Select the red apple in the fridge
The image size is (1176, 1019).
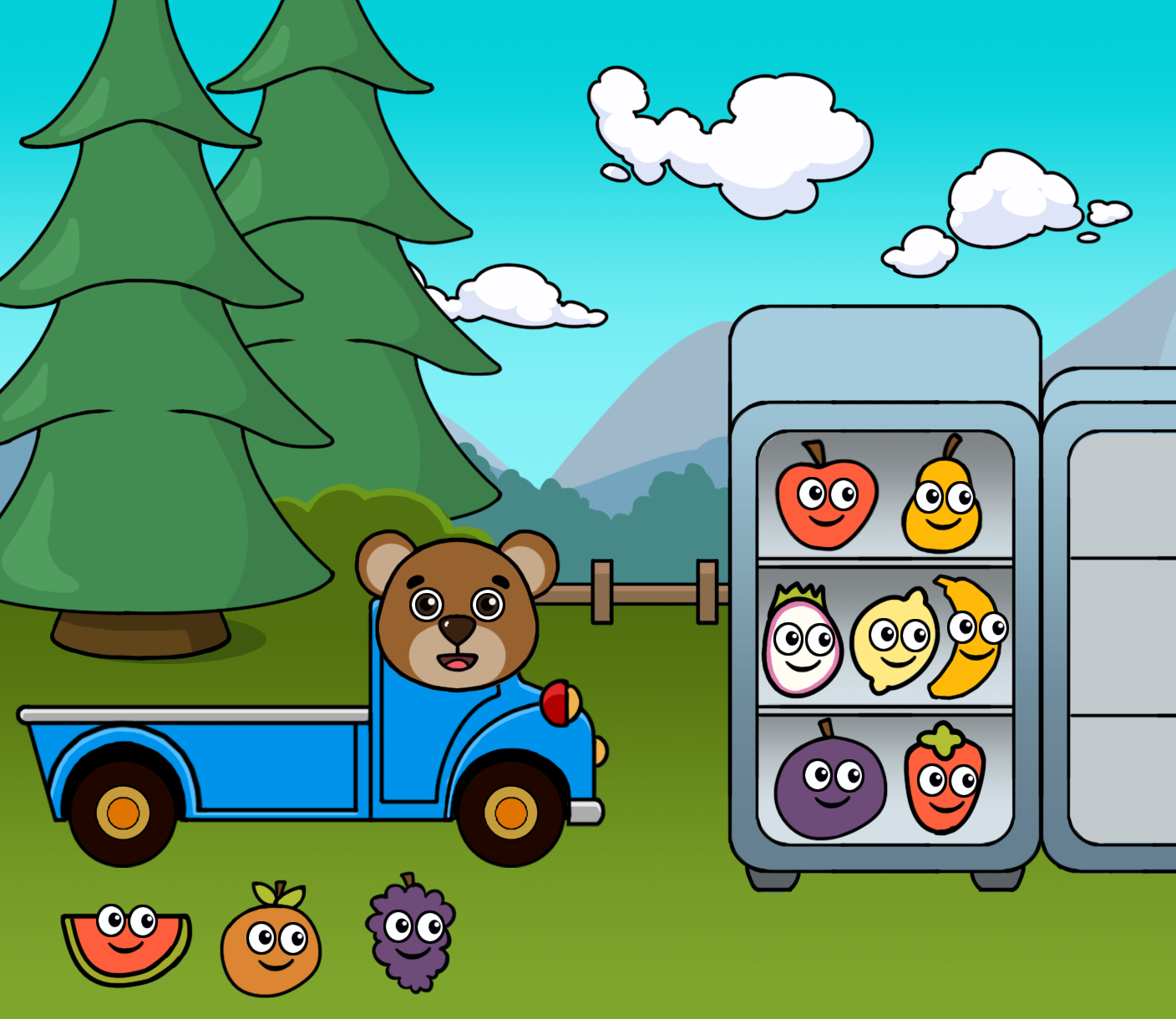pyautogui.click(x=825, y=502)
